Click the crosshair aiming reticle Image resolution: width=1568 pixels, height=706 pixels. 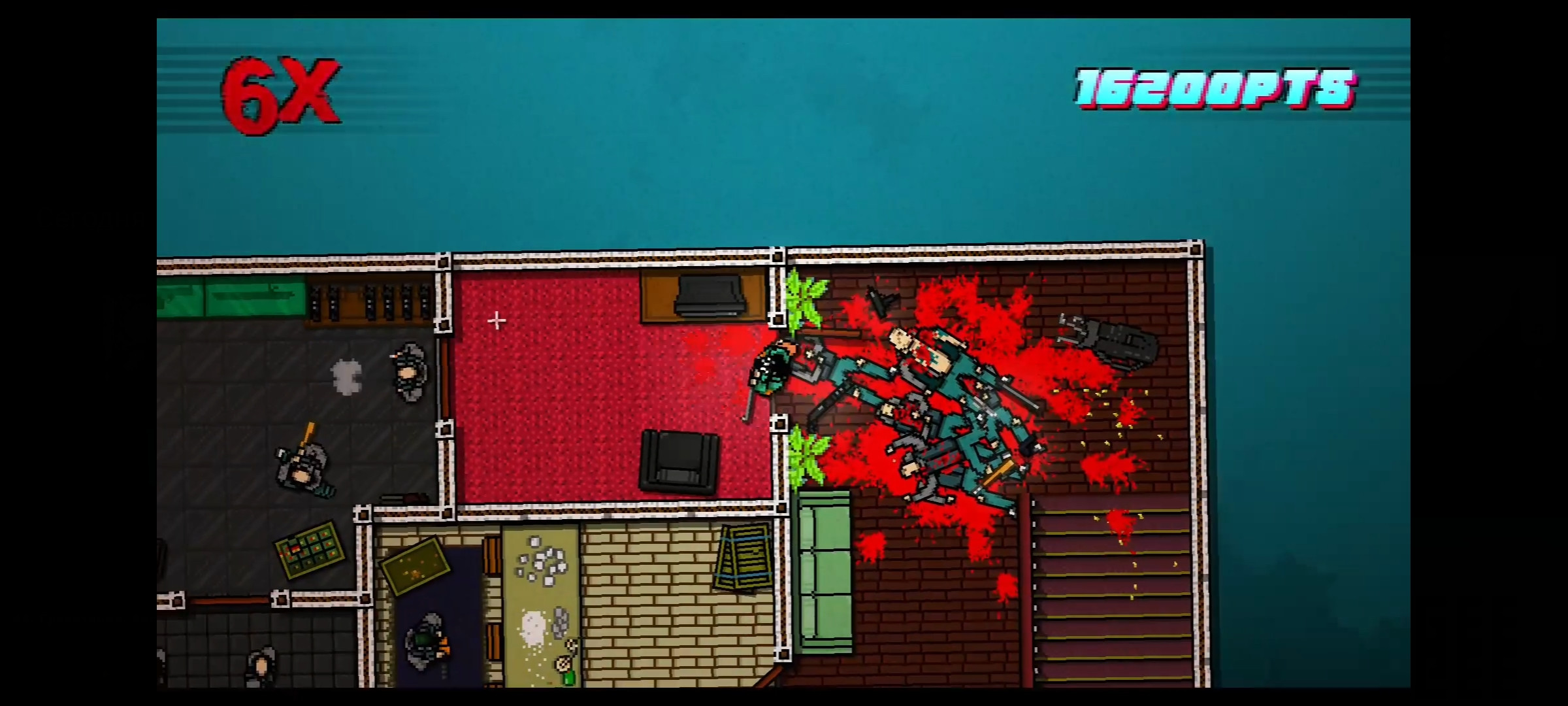tap(498, 321)
